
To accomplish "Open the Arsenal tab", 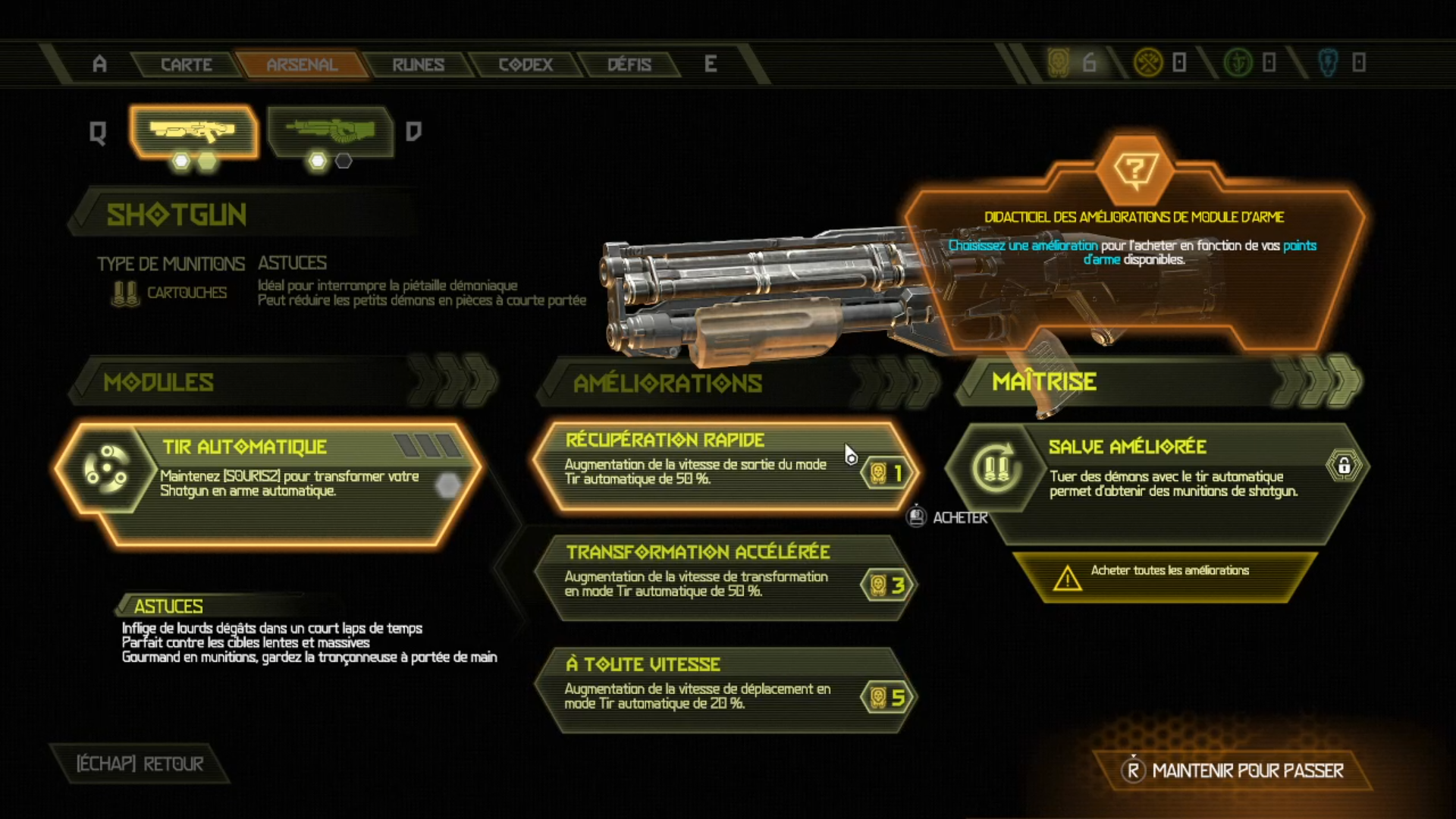I will point(302,64).
